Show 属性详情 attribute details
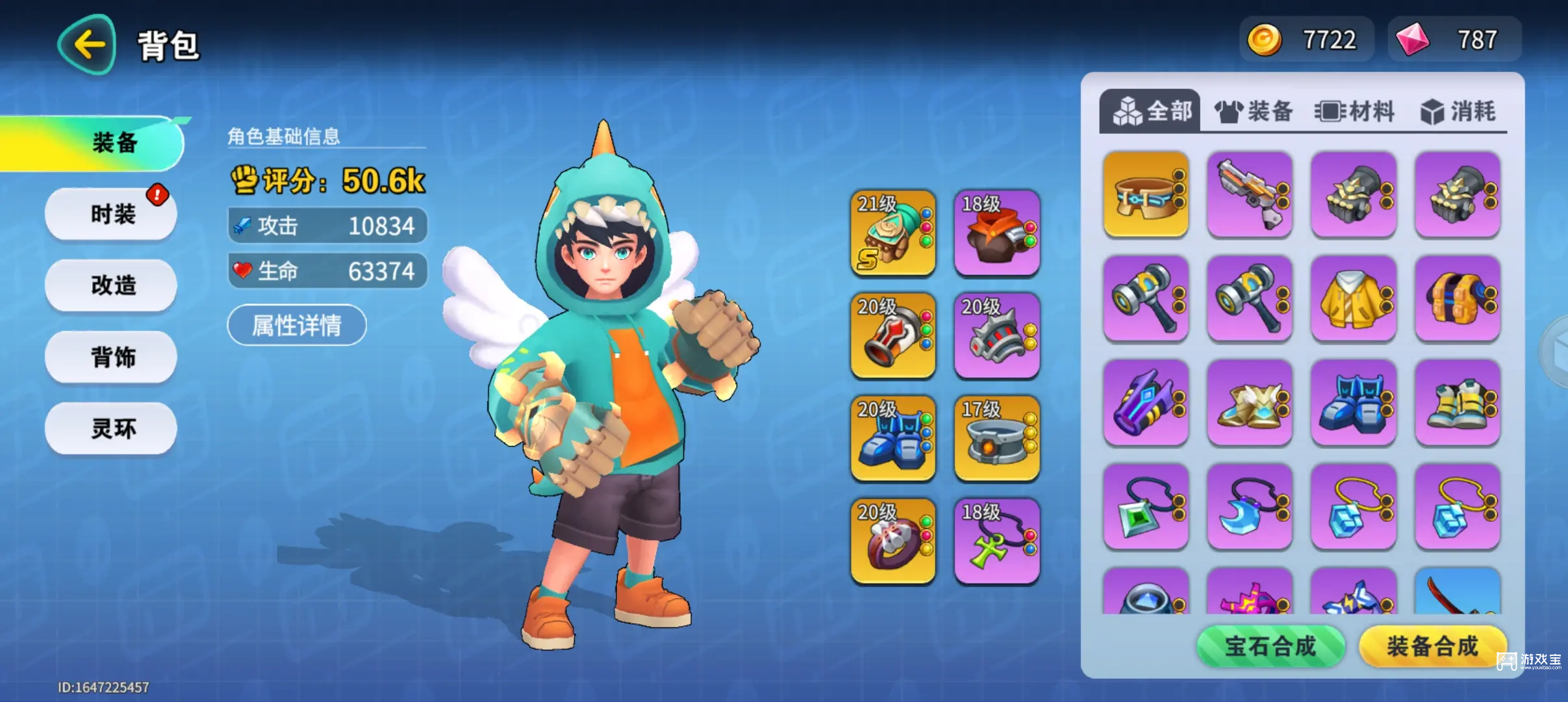 297,325
